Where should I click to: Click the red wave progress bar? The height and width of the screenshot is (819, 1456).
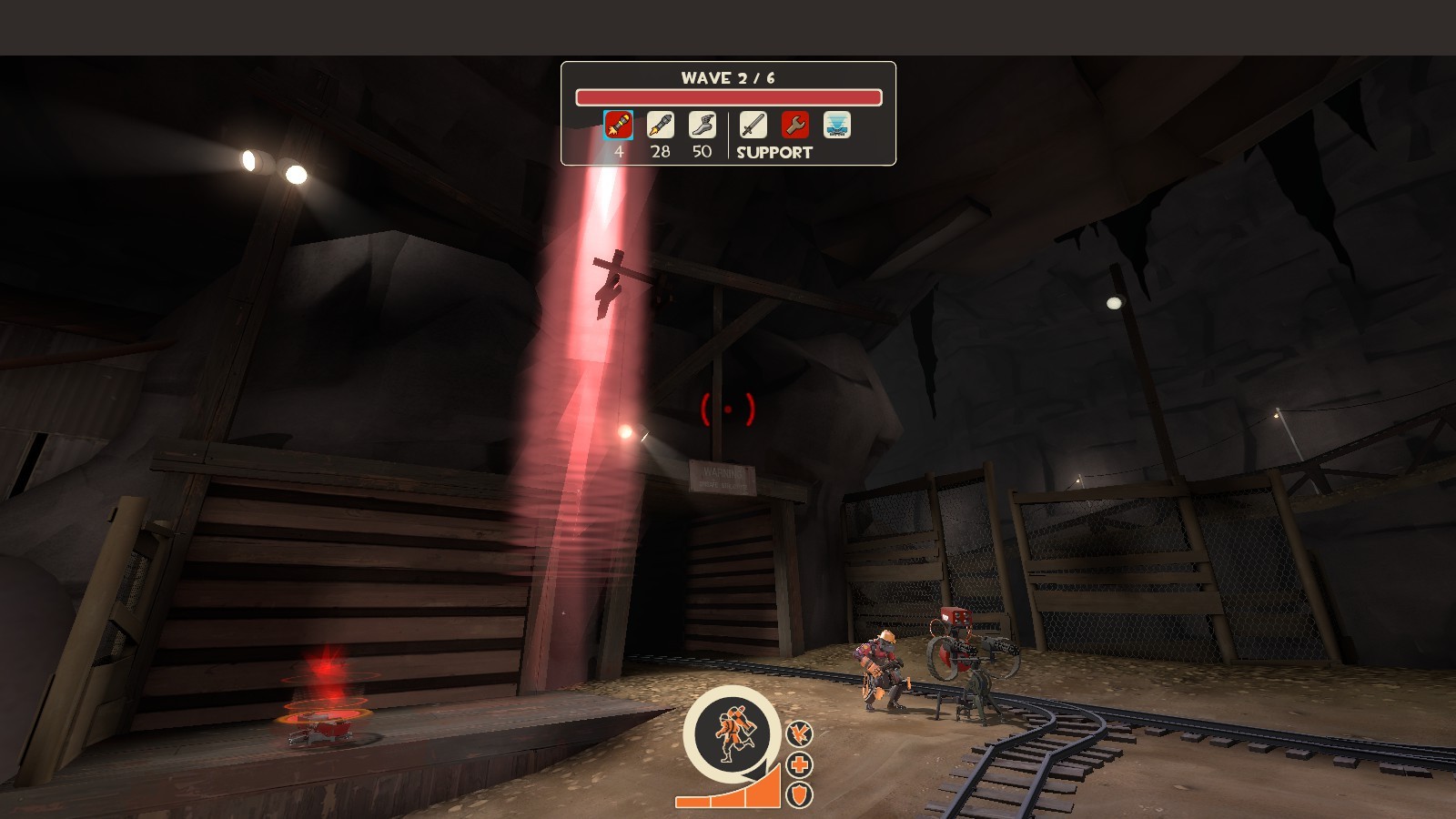[x=728, y=96]
